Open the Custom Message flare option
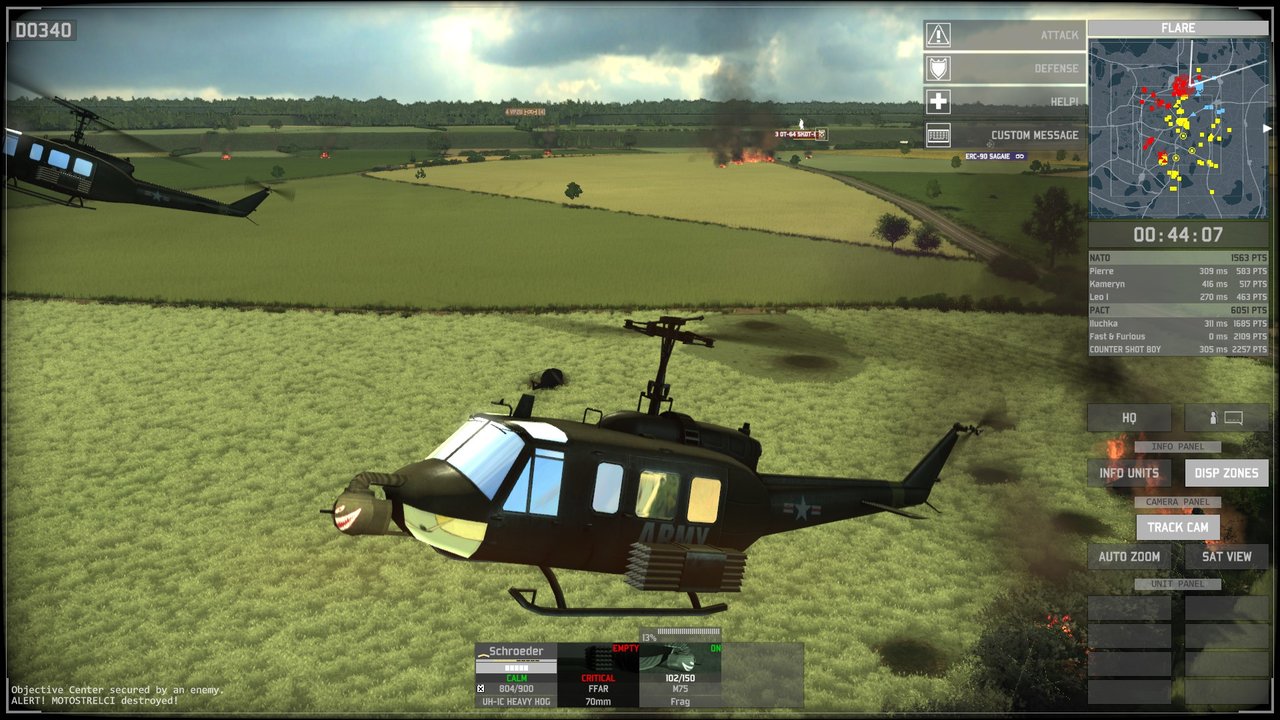 coord(1004,135)
